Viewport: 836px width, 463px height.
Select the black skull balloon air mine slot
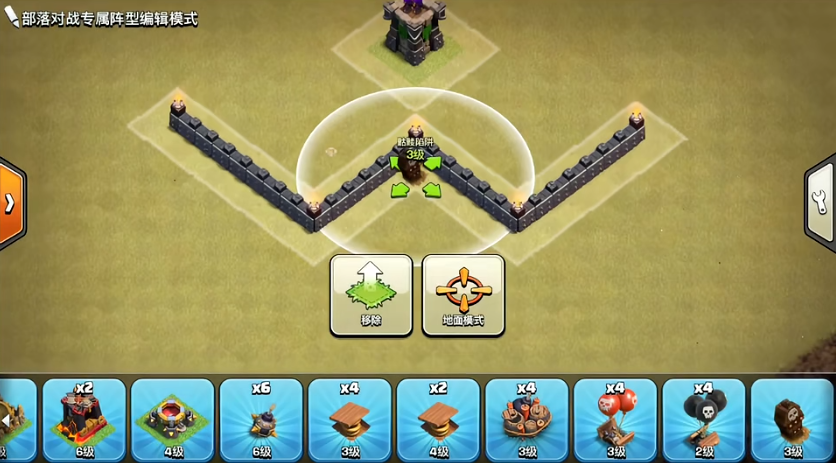(x=704, y=419)
